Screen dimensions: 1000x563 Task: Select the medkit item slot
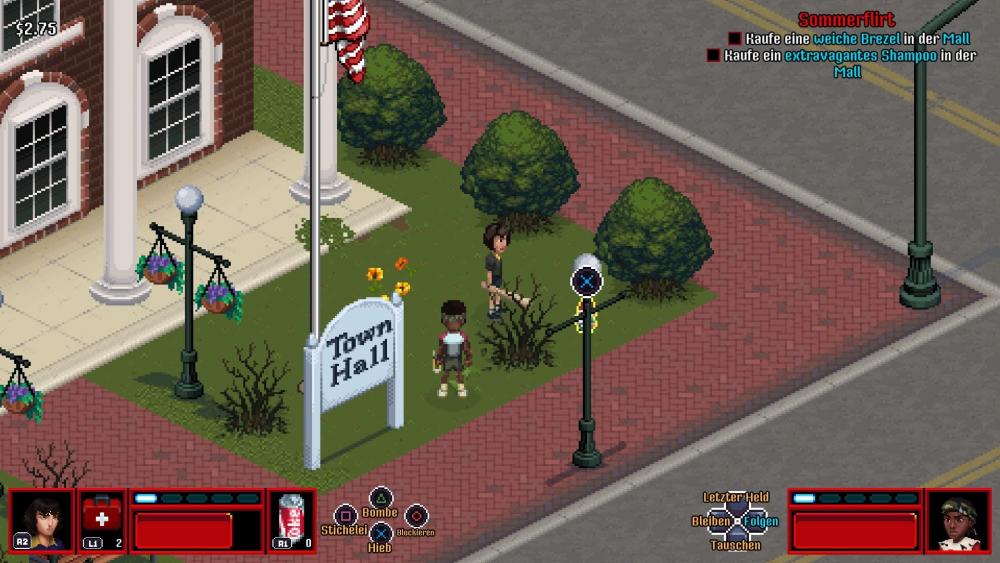[102, 519]
